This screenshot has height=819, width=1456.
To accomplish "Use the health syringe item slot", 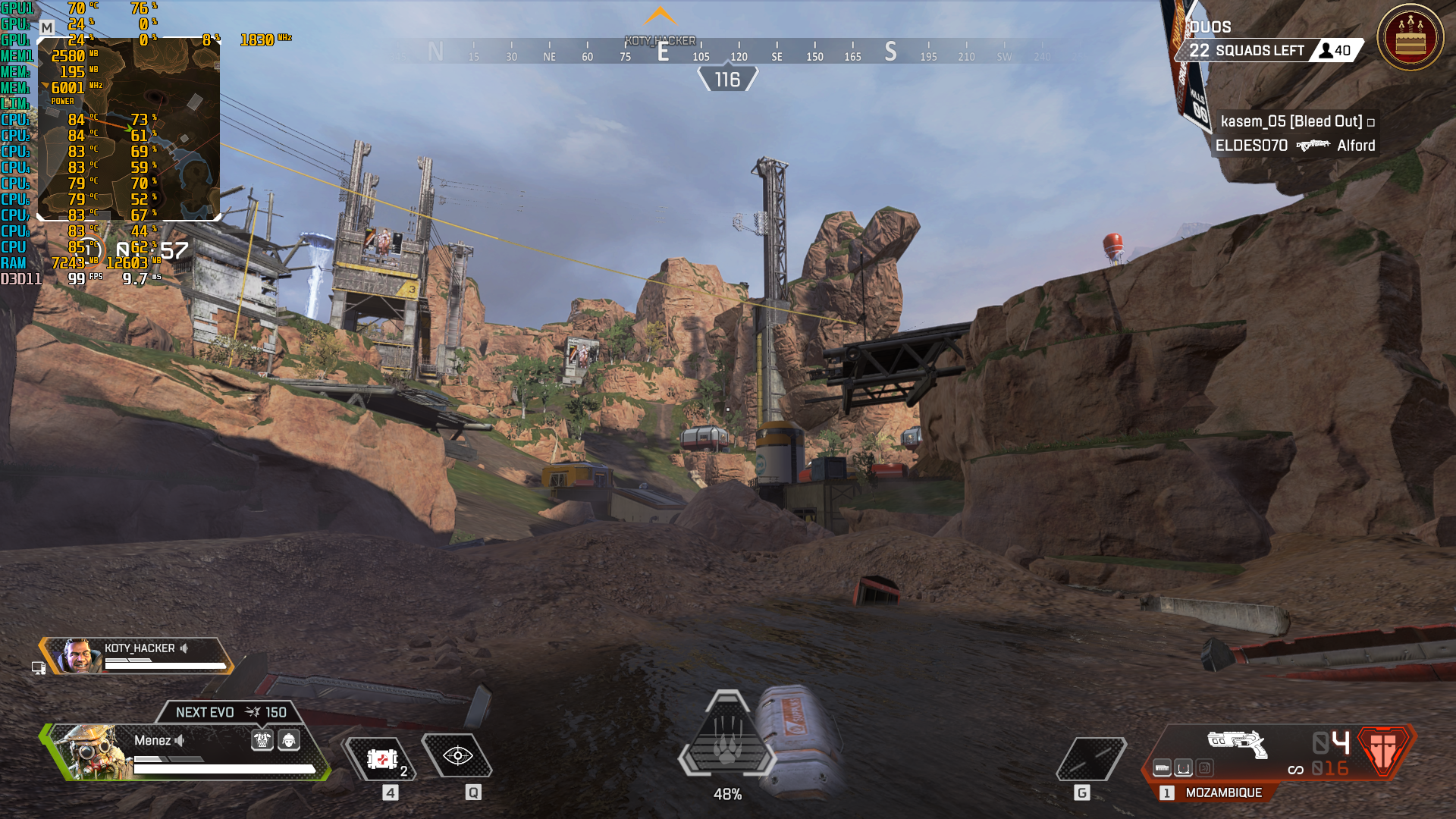I will click(x=381, y=758).
